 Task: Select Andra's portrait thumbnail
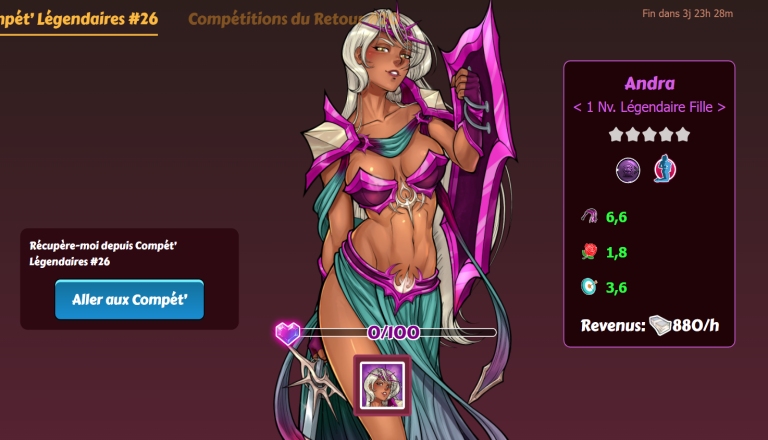[x=381, y=384]
